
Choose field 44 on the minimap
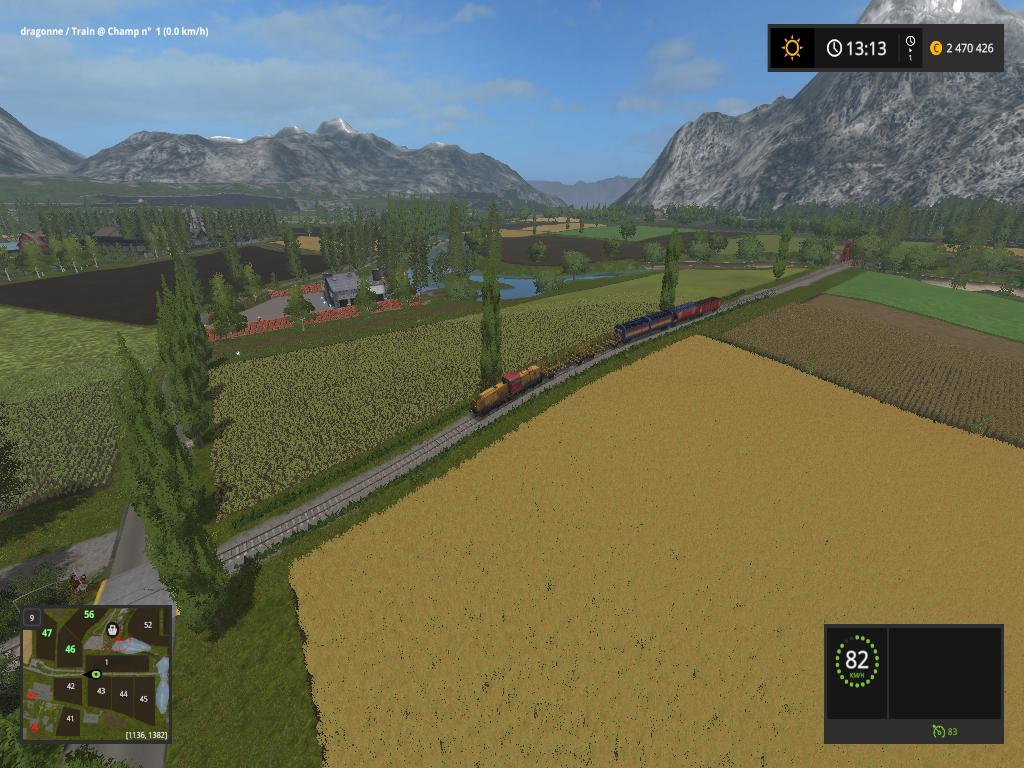(x=124, y=693)
